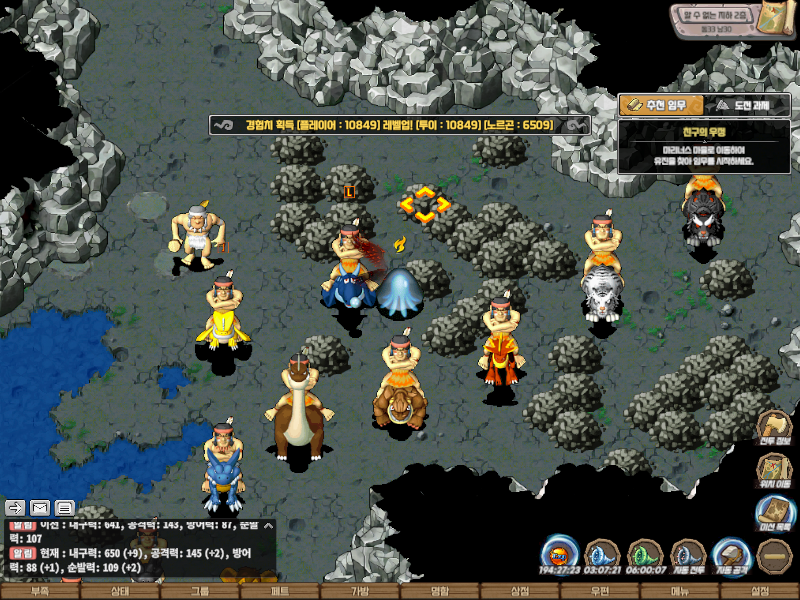Open the 그룹 (group) menu
The height and width of the screenshot is (600, 800).
pyautogui.click(x=200, y=591)
